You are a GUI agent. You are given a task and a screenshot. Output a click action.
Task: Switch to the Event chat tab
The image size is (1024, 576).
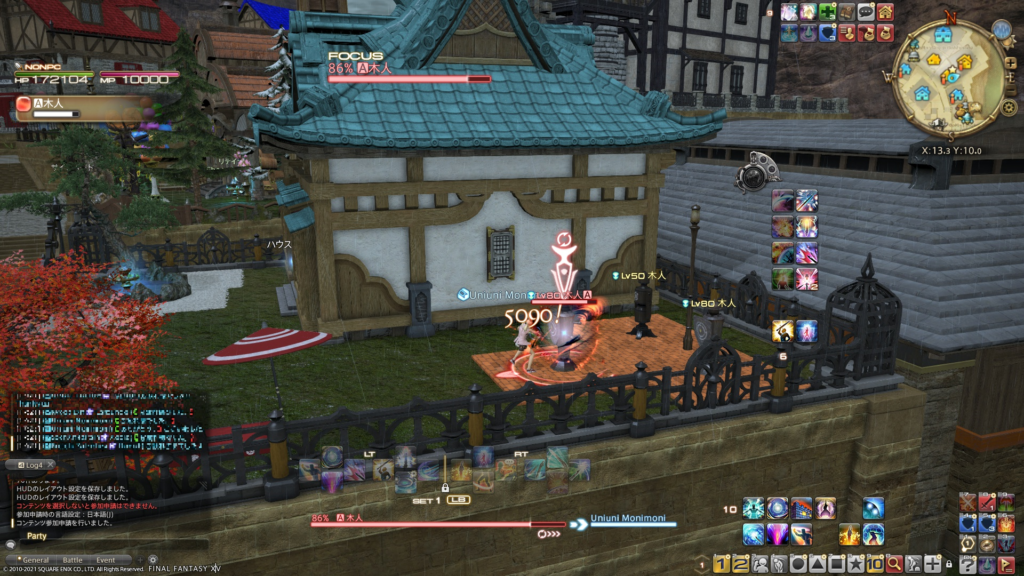tap(106, 560)
